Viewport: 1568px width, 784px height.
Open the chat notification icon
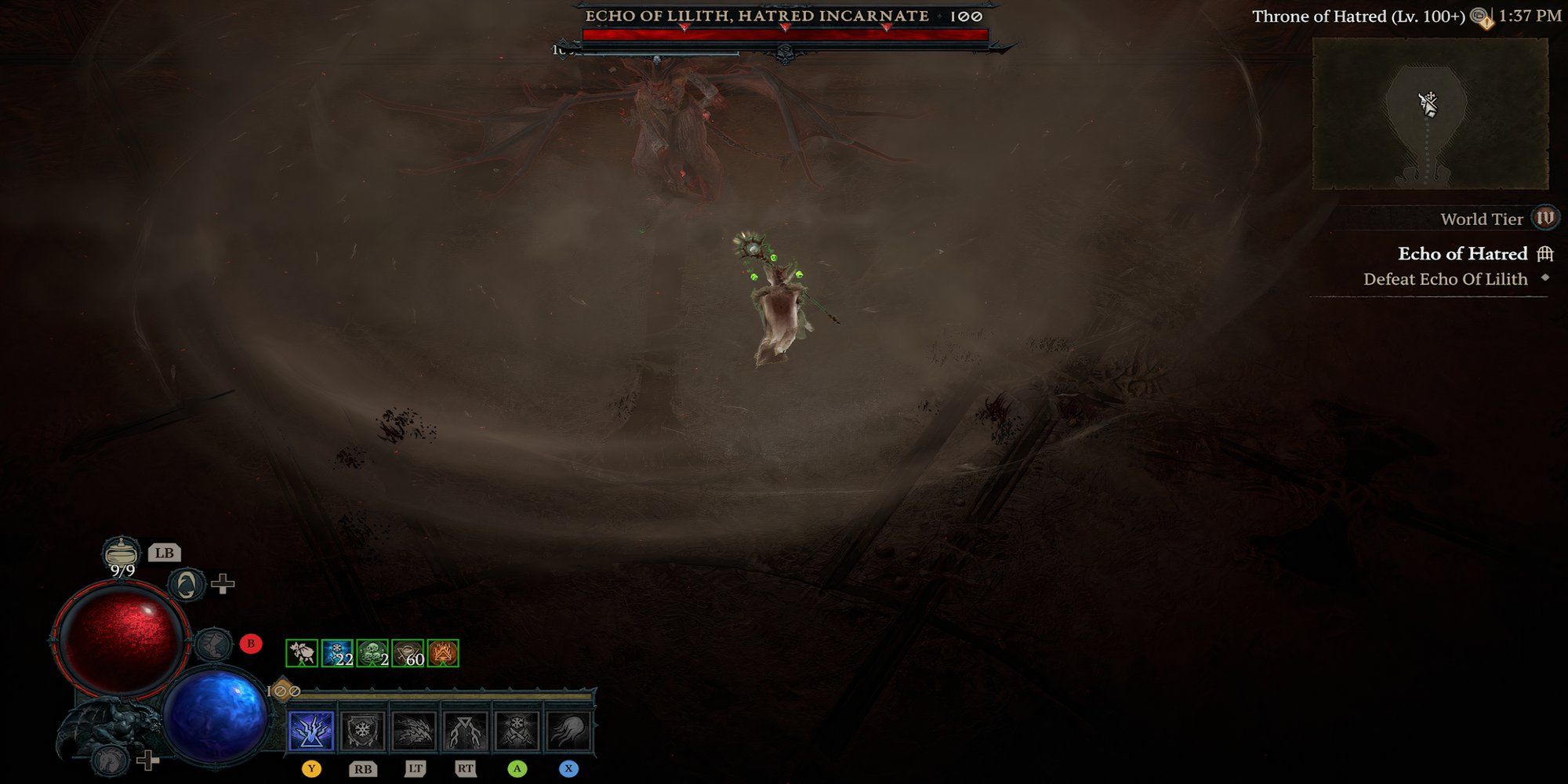1480,17
